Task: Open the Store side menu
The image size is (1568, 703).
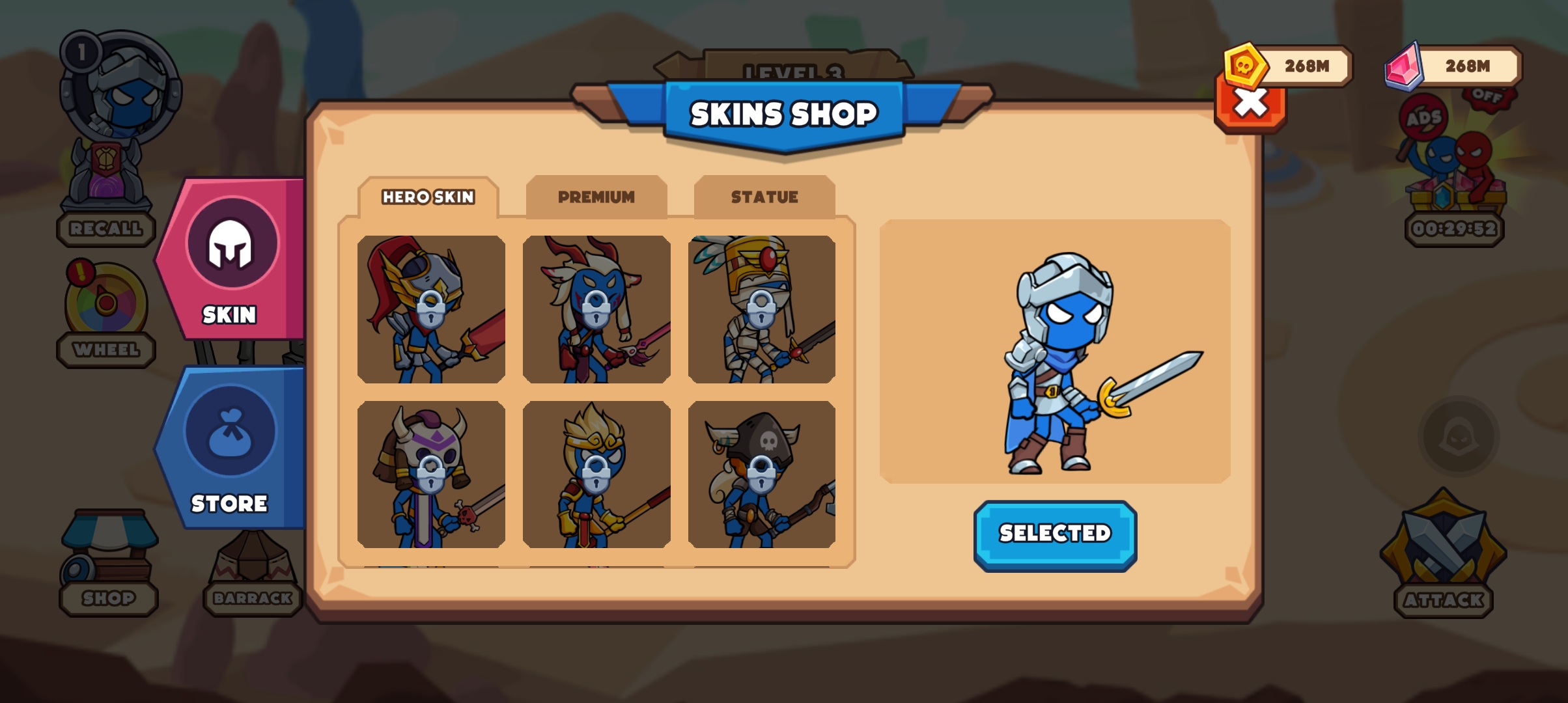Action: [230, 448]
